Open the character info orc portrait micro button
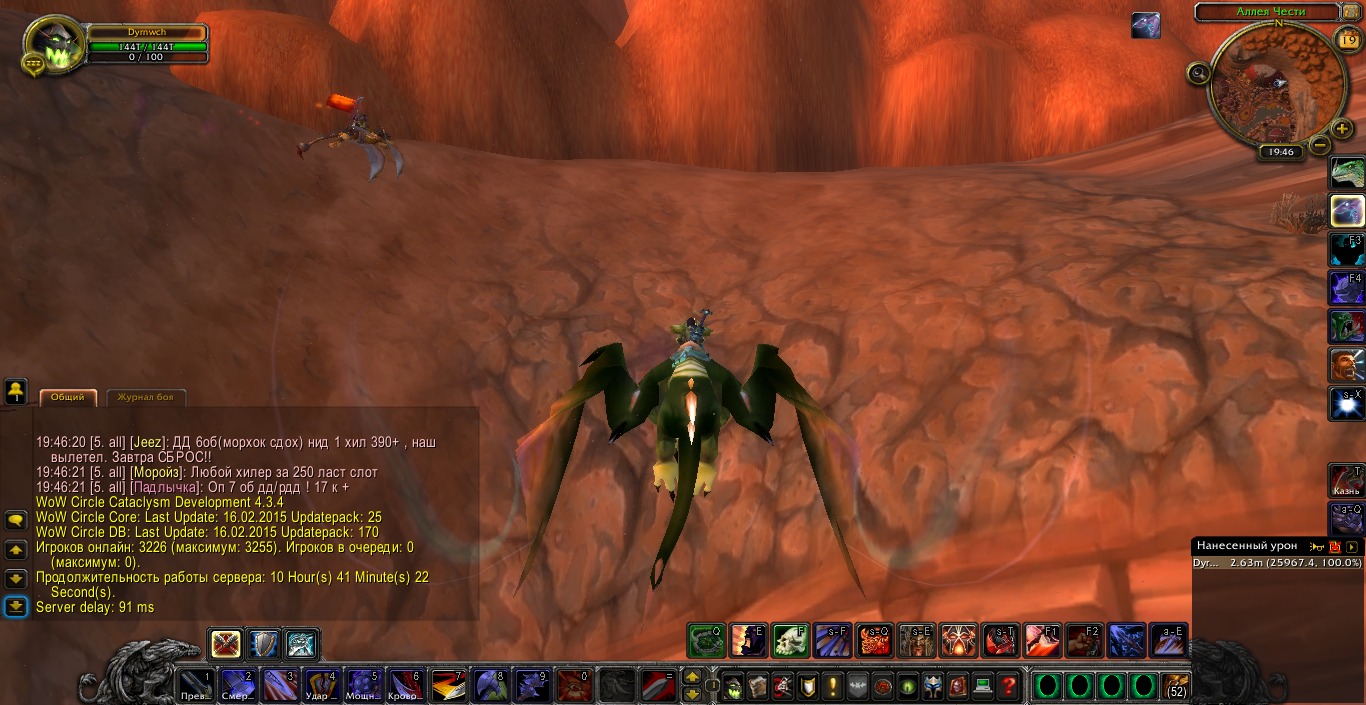This screenshot has width=1366, height=705. coord(733,686)
